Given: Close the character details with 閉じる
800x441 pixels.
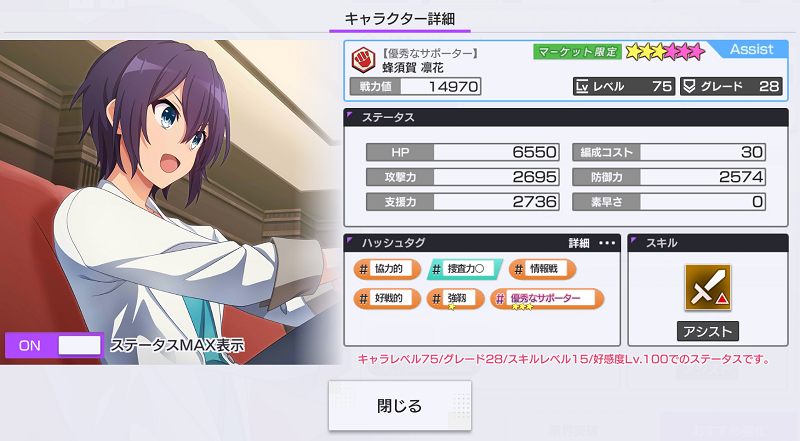Looking at the screenshot, I should (400, 406).
